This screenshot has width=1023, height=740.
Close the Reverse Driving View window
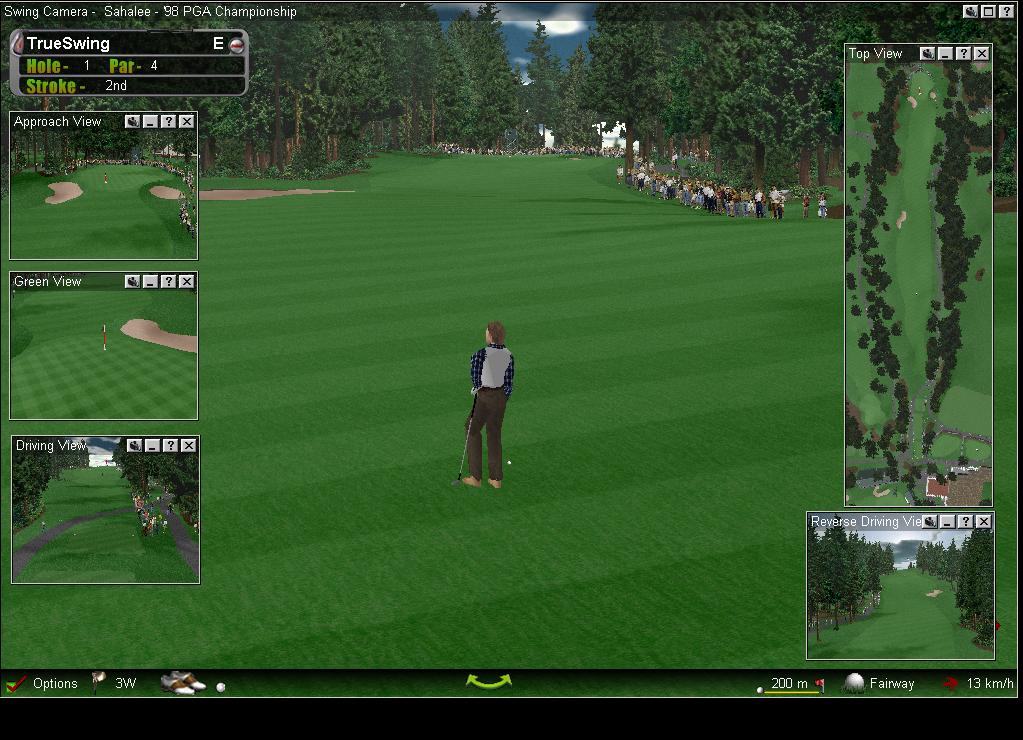983,522
